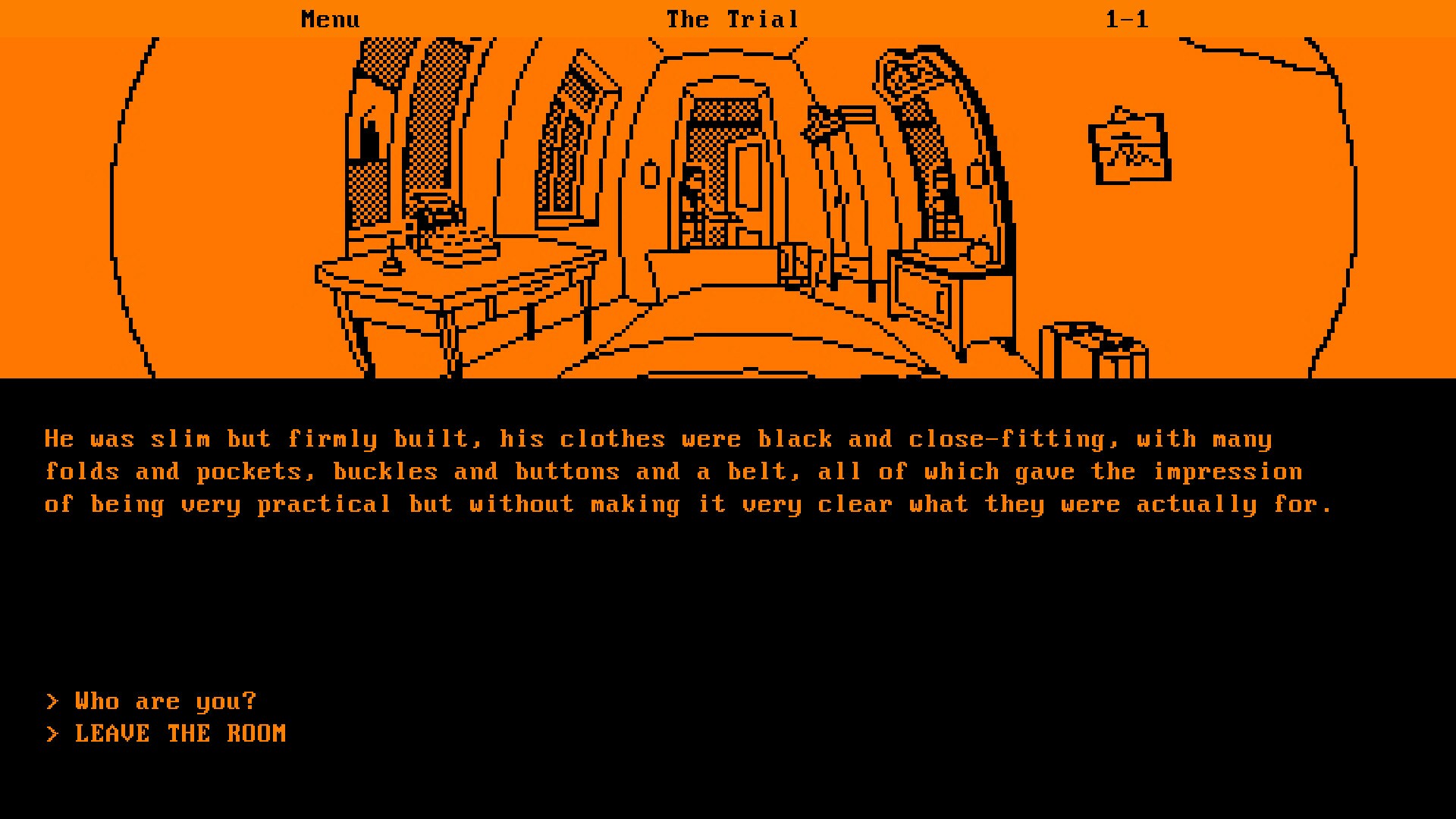This screenshot has width=1456, height=819.
Task: Click the title The Trial
Action: point(733,18)
